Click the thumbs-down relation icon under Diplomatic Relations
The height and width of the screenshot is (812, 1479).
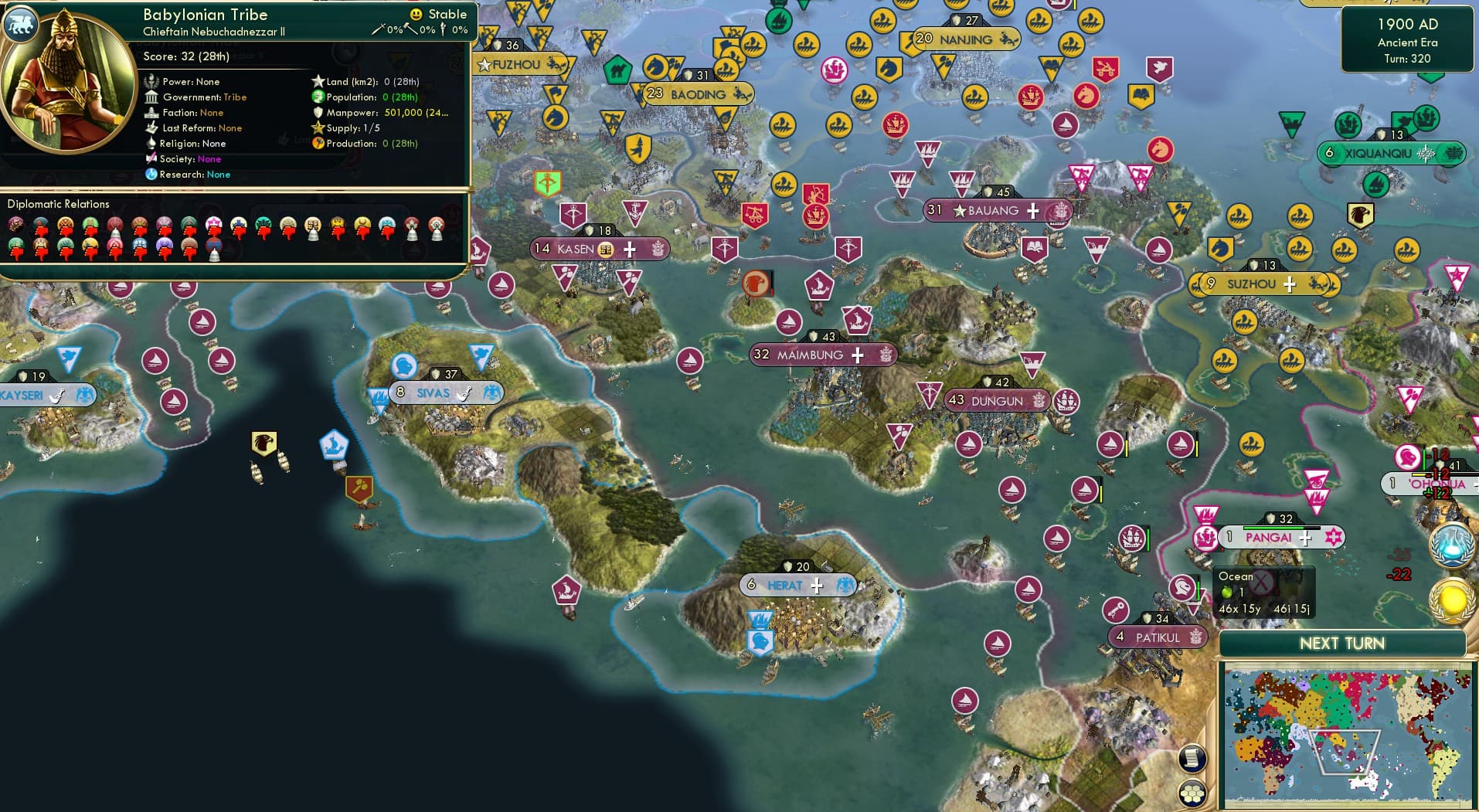click(x=40, y=229)
